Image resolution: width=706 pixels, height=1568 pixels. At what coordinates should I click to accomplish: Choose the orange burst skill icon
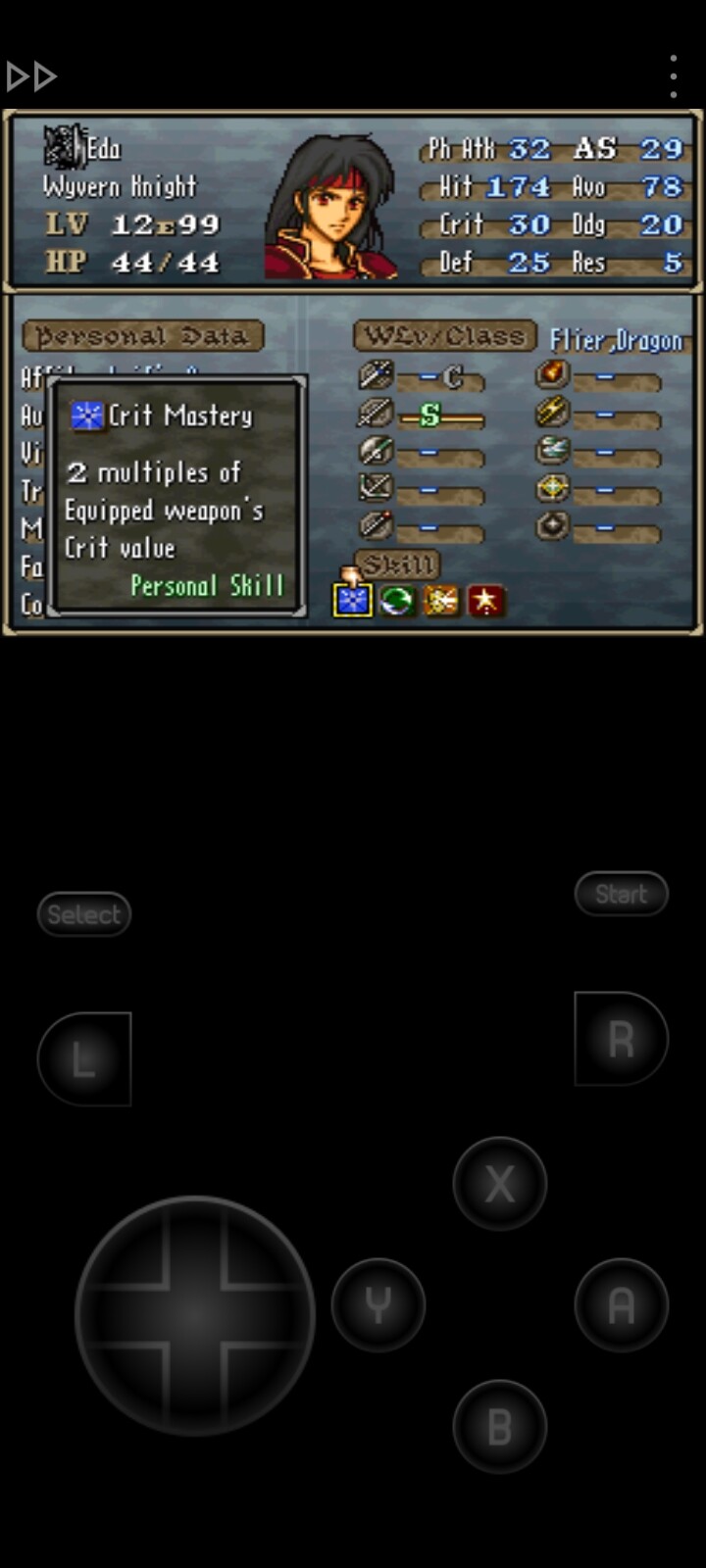coord(441,600)
